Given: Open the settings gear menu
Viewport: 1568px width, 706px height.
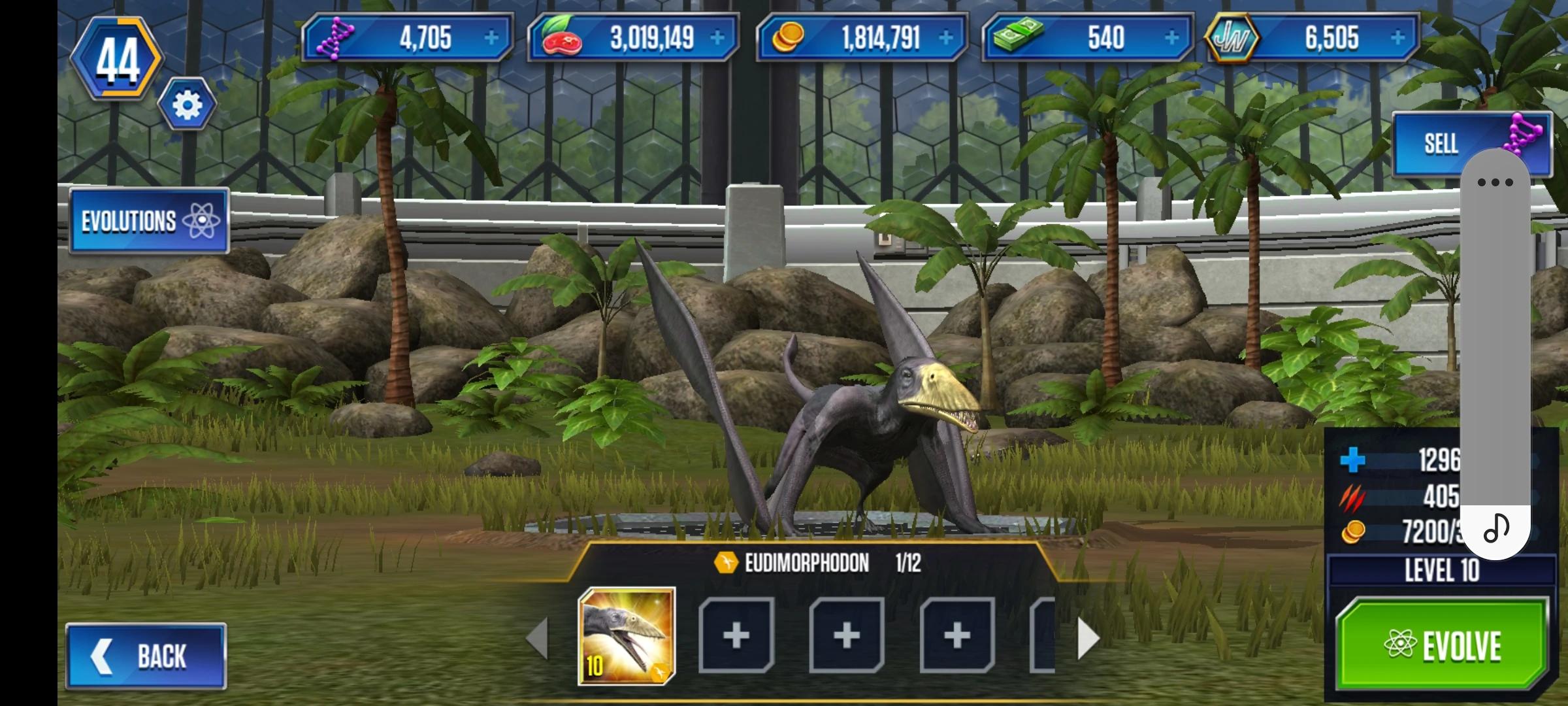Looking at the screenshot, I should [187, 103].
